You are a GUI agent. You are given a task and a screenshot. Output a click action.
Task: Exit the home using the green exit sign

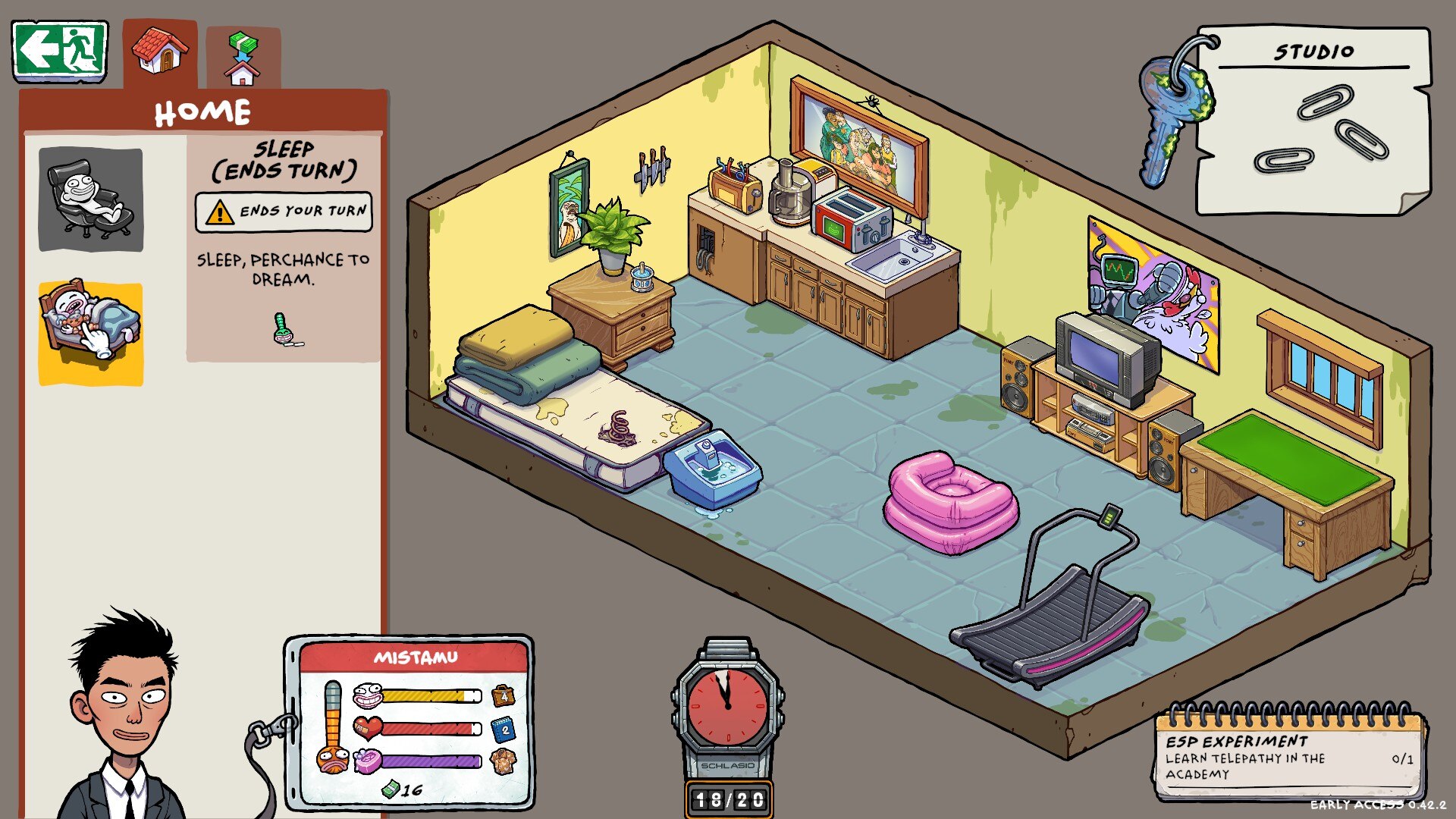pyautogui.click(x=60, y=51)
